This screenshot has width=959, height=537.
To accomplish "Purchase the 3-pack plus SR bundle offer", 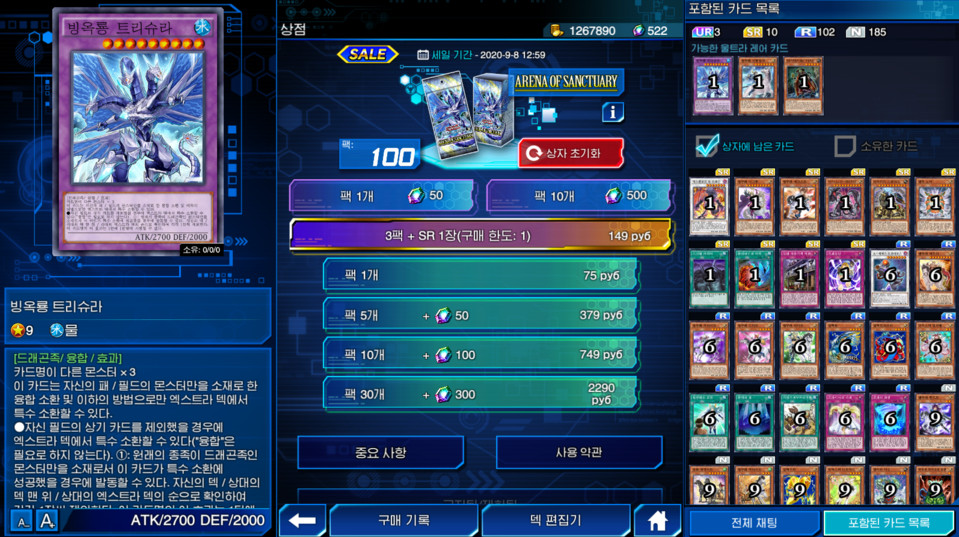I will (480, 236).
